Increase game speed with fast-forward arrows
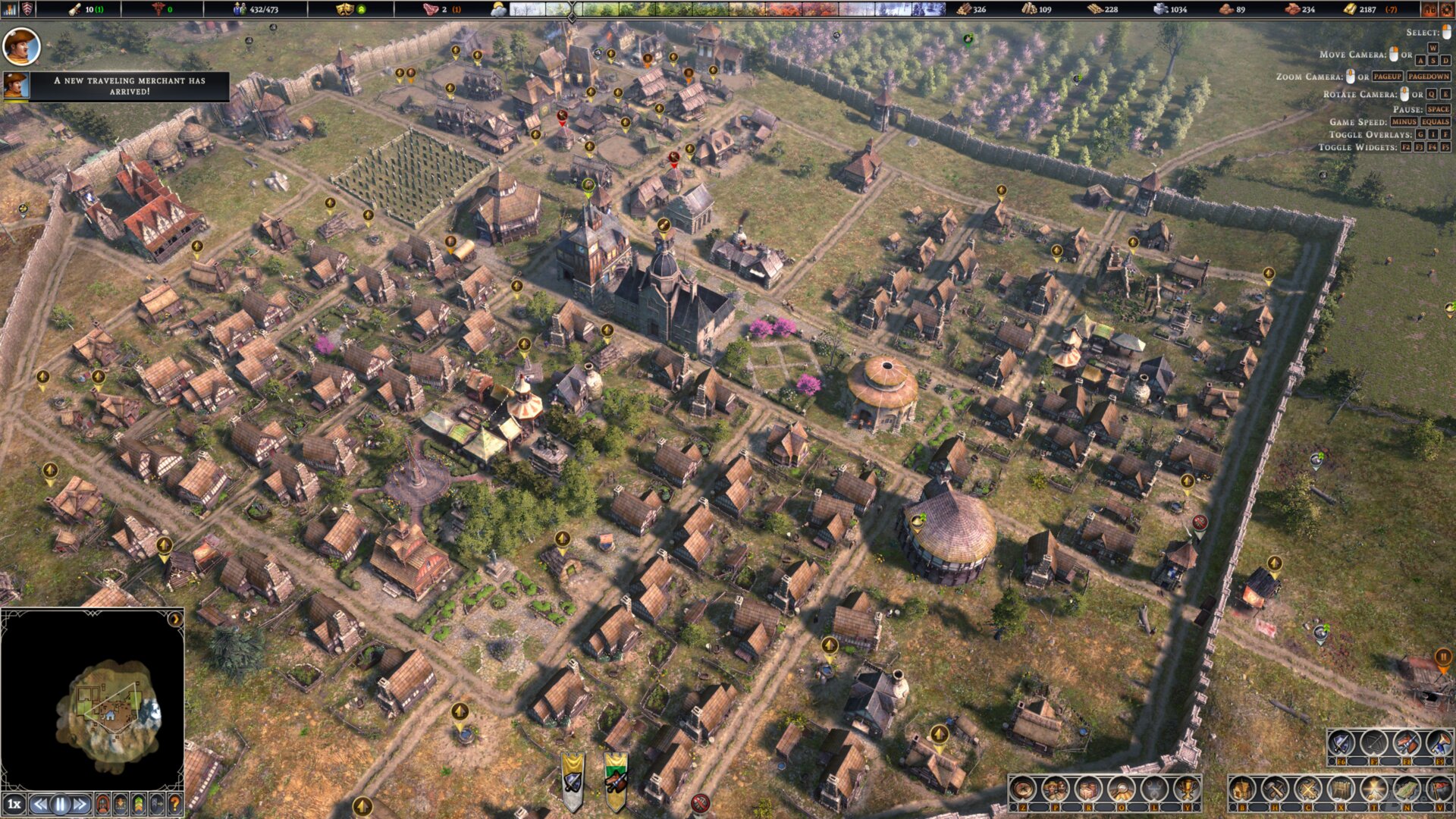The image size is (1456, 819). pyautogui.click(x=80, y=804)
